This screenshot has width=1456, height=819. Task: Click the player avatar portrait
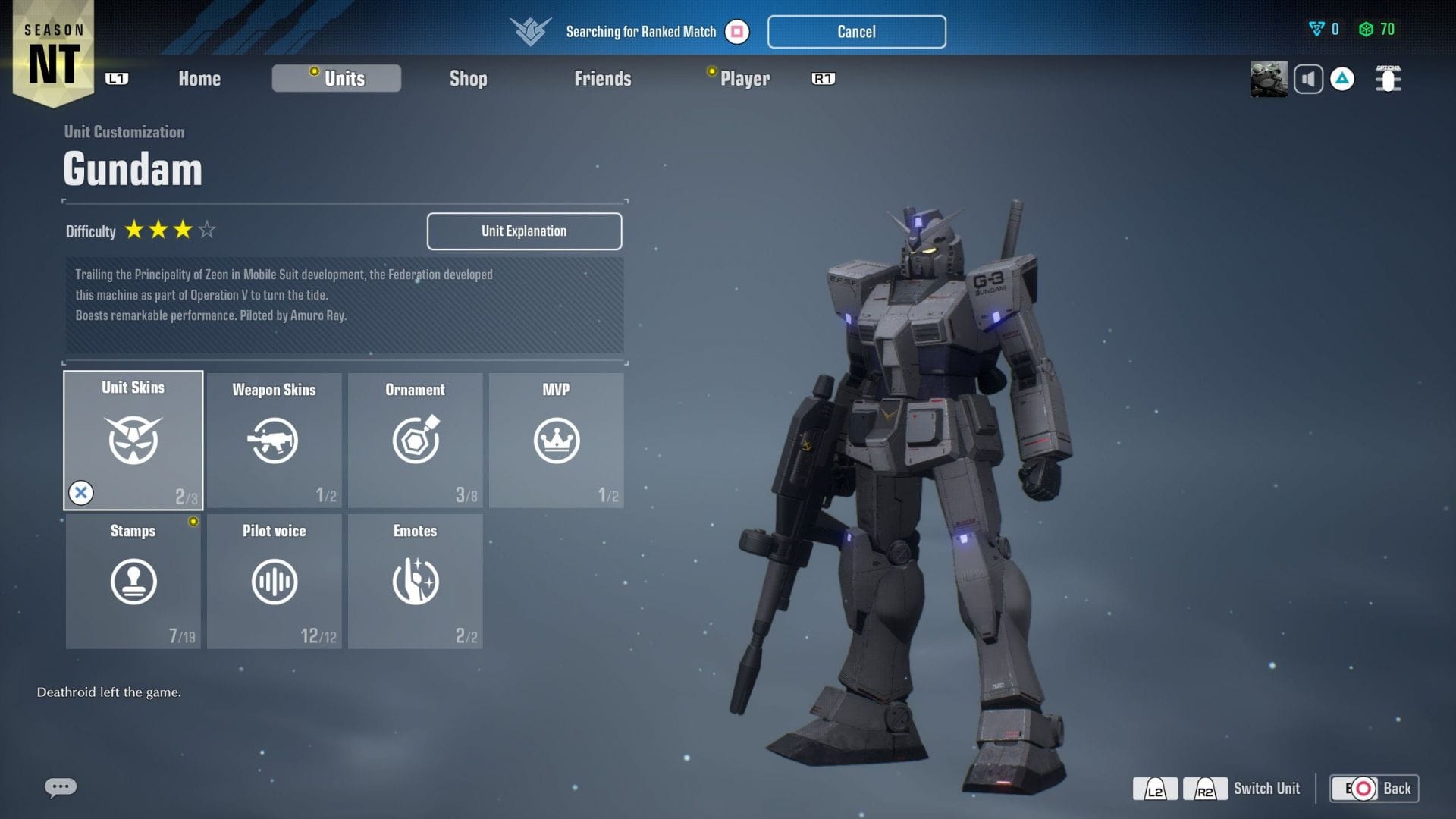pyautogui.click(x=1269, y=79)
